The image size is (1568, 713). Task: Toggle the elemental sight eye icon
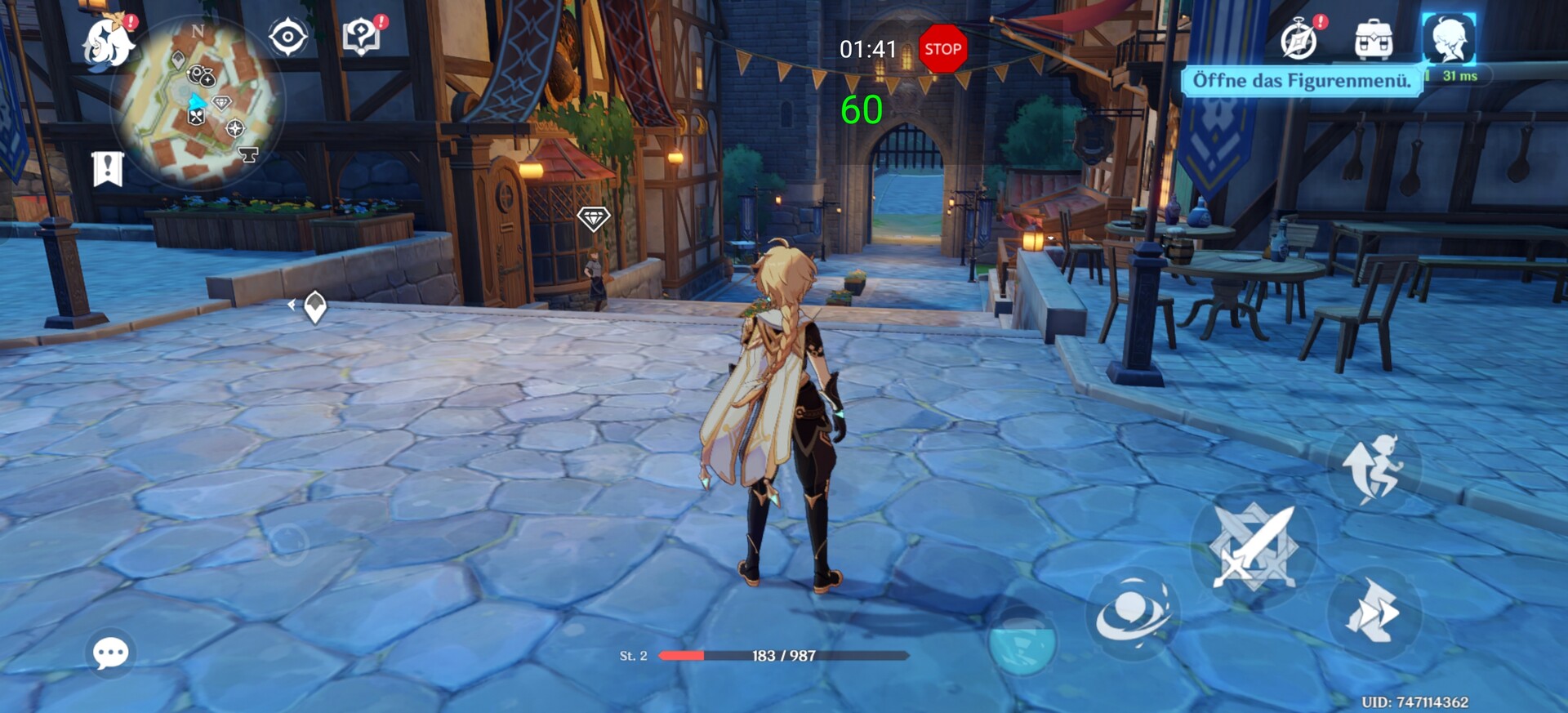point(288,38)
